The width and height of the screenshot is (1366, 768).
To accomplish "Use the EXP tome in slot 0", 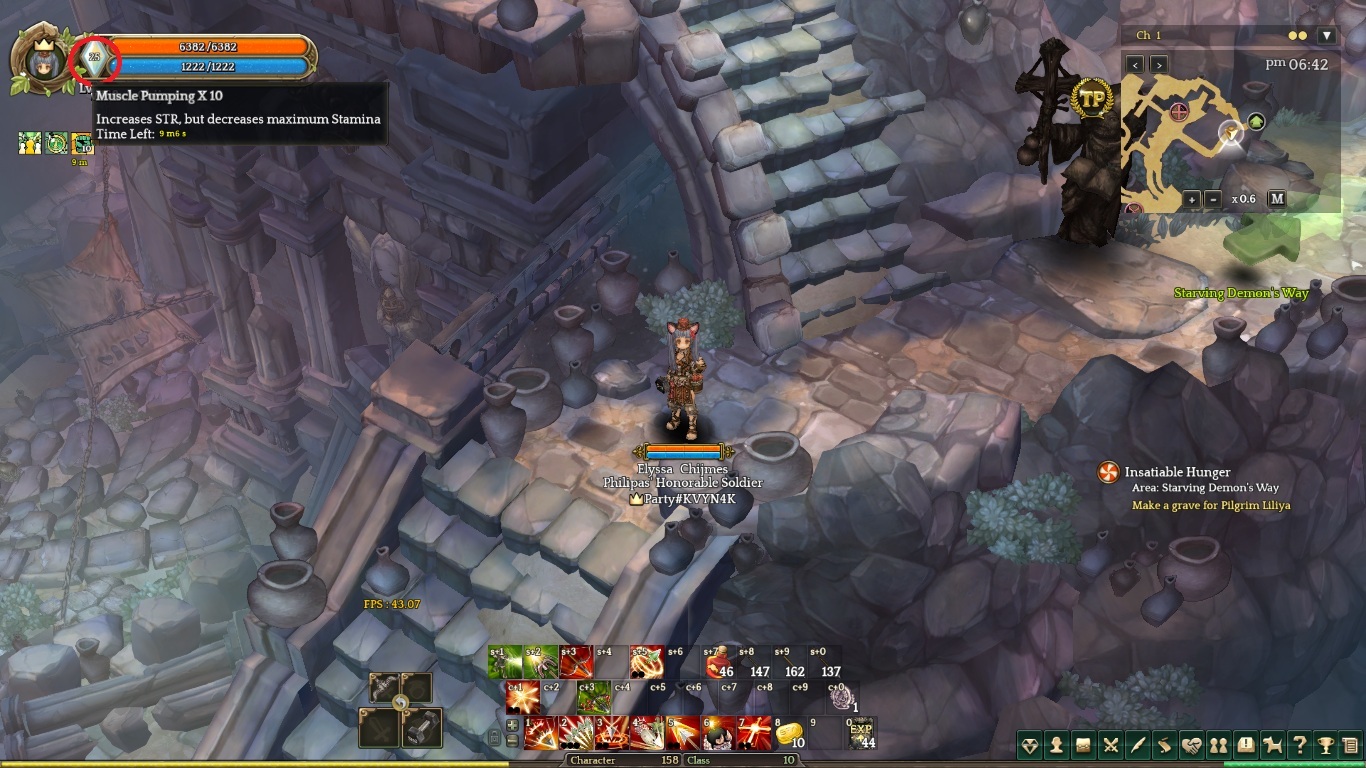I will coord(861,733).
